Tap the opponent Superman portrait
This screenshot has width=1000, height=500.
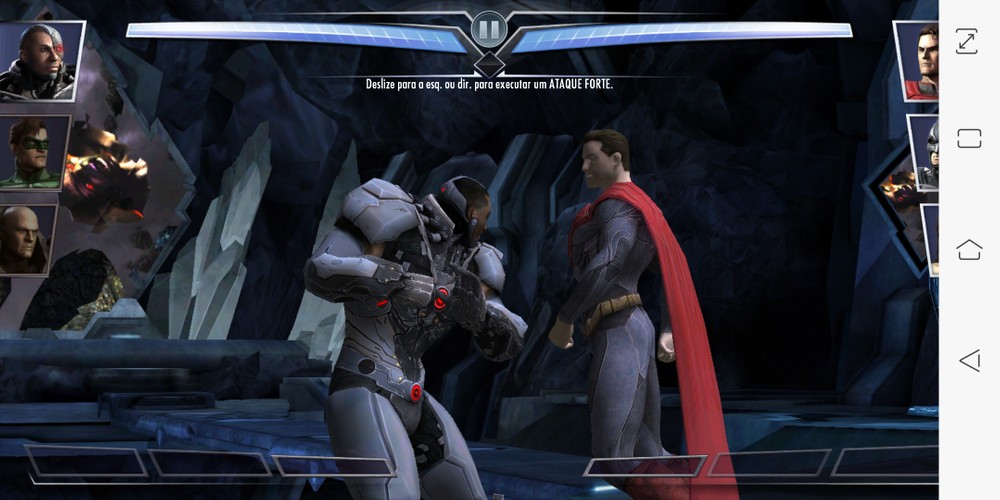(x=919, y=62)
